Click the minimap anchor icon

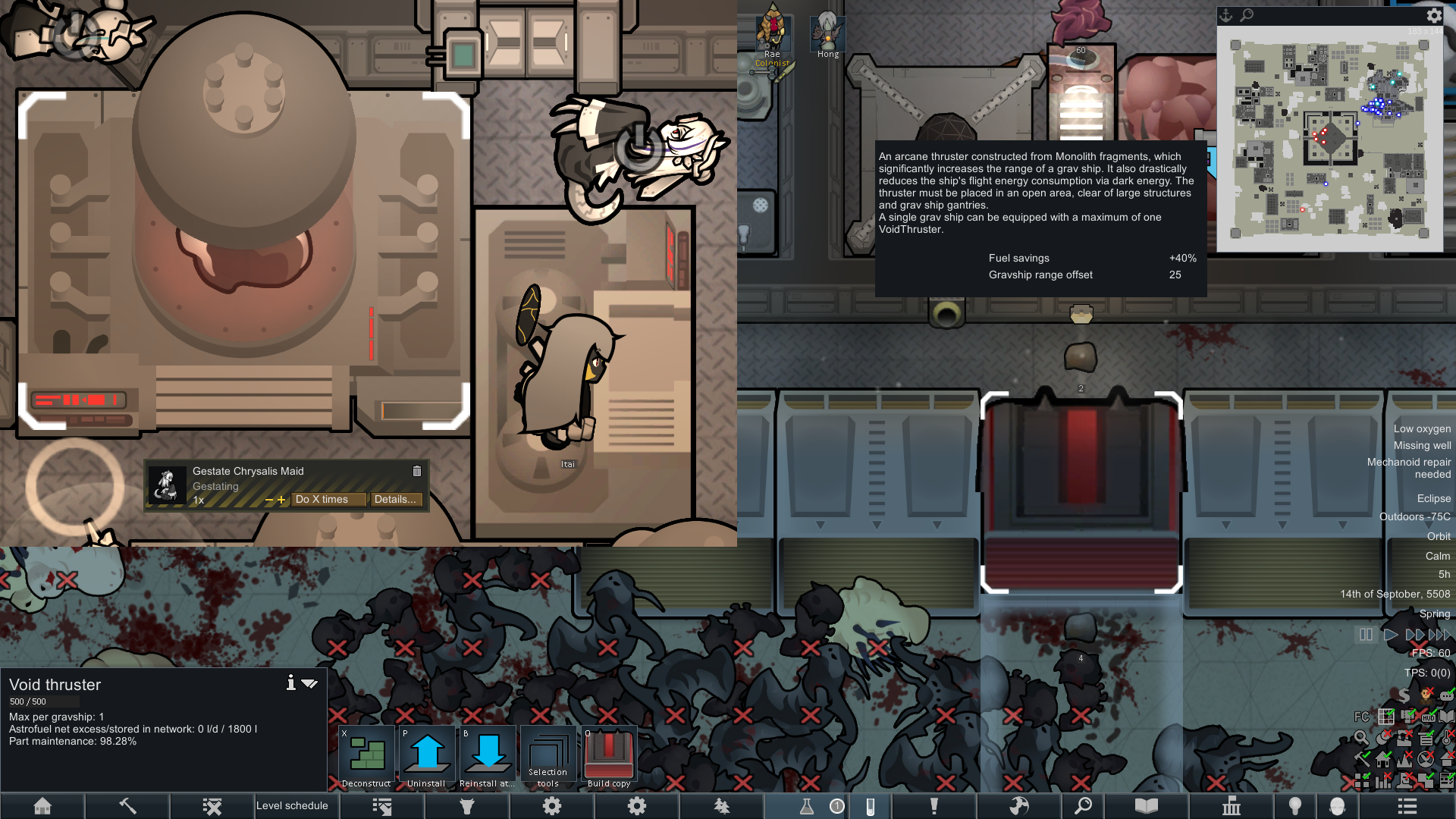[x=1226, y=15]
